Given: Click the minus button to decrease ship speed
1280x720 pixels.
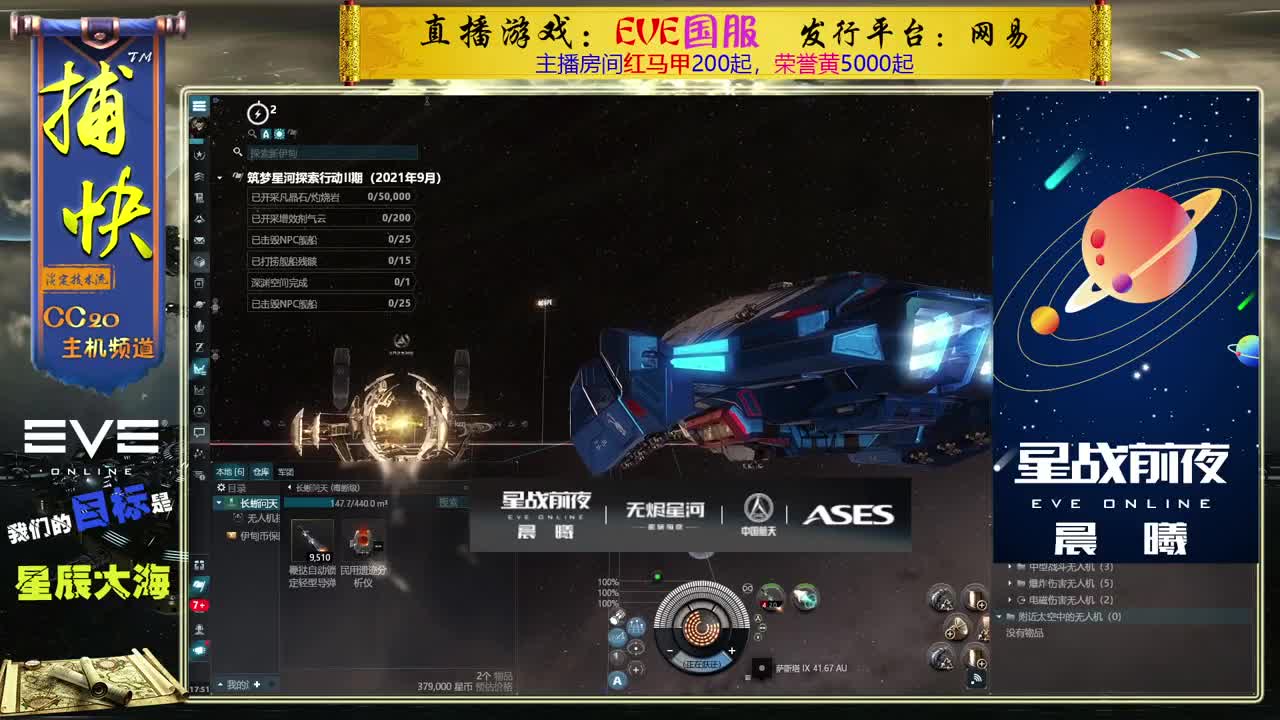Looking at the screenshot, I should point(670,651).
